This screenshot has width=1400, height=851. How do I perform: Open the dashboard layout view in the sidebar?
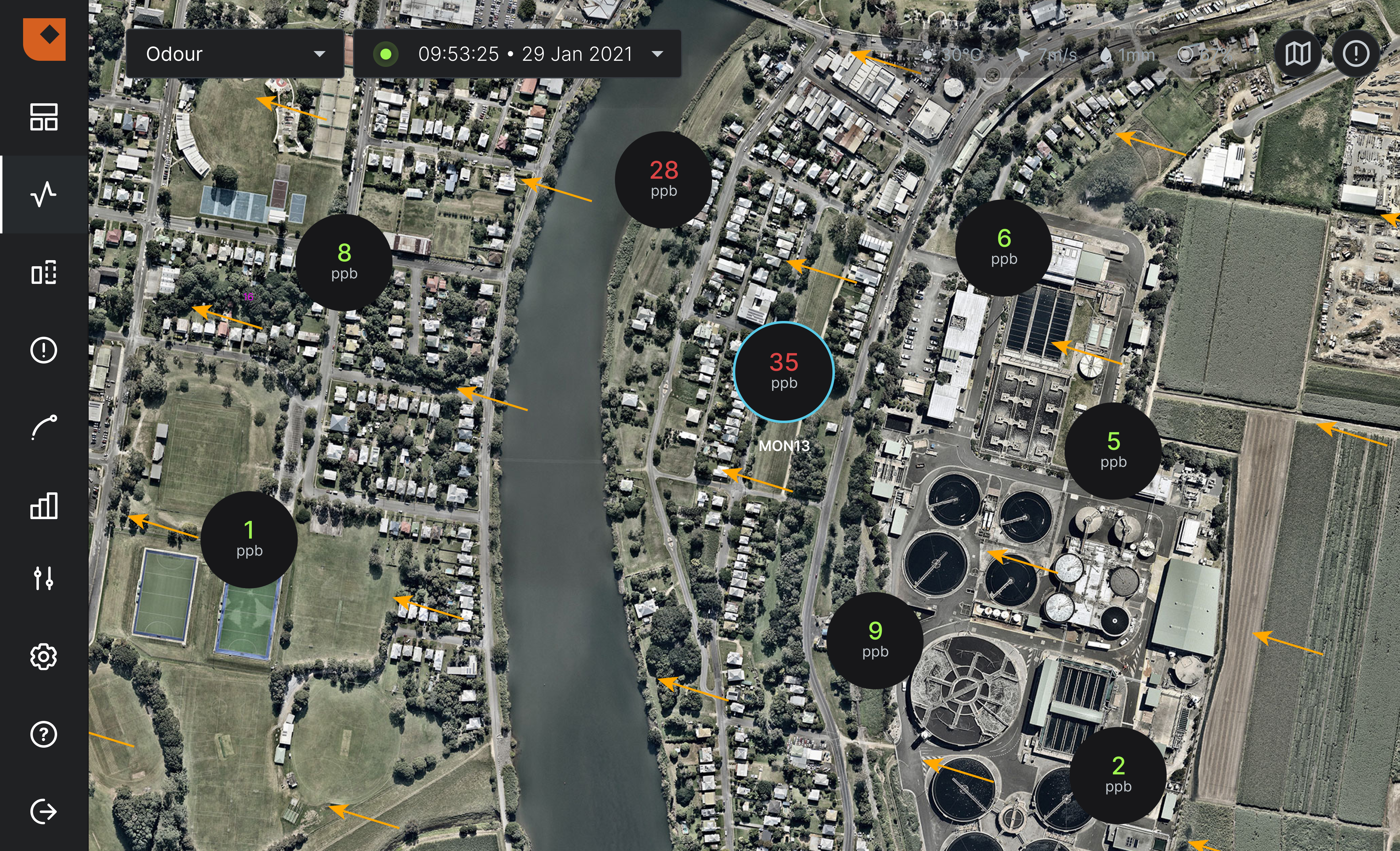pyautogui.click(x=44, y=117)
